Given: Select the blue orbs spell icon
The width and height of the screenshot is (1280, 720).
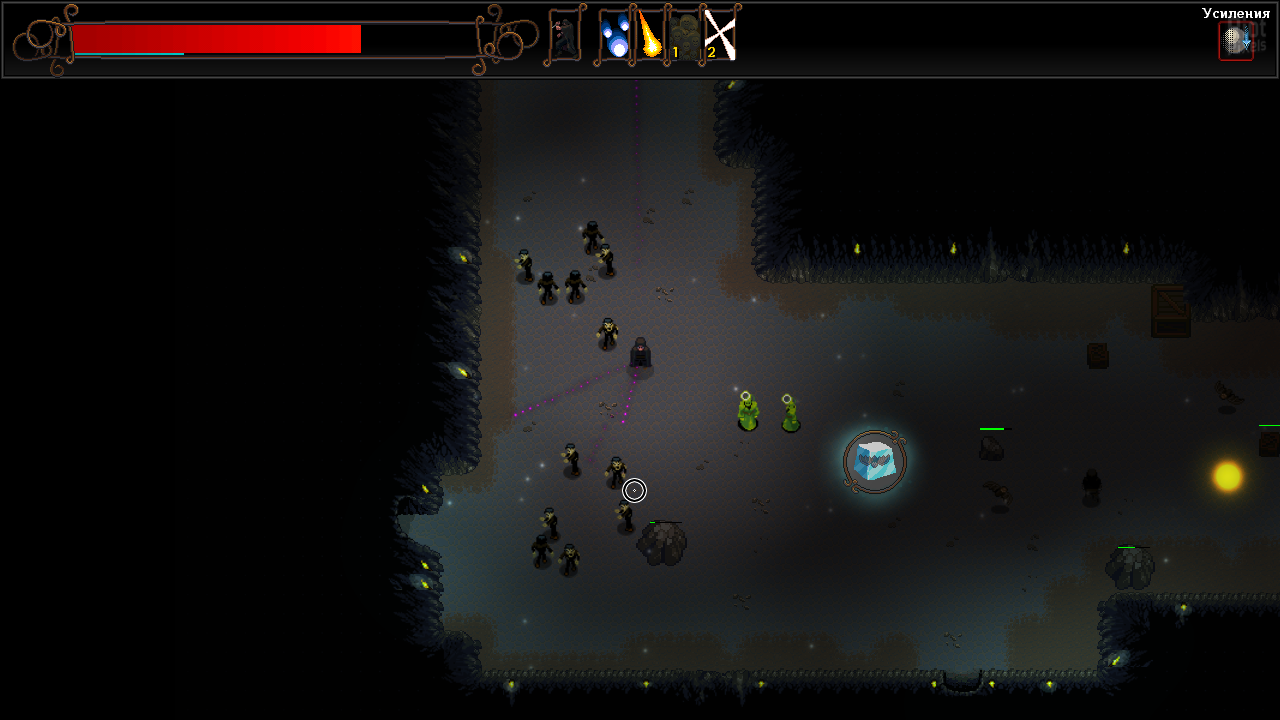Looking at the screenshot, I should (616, 36).
